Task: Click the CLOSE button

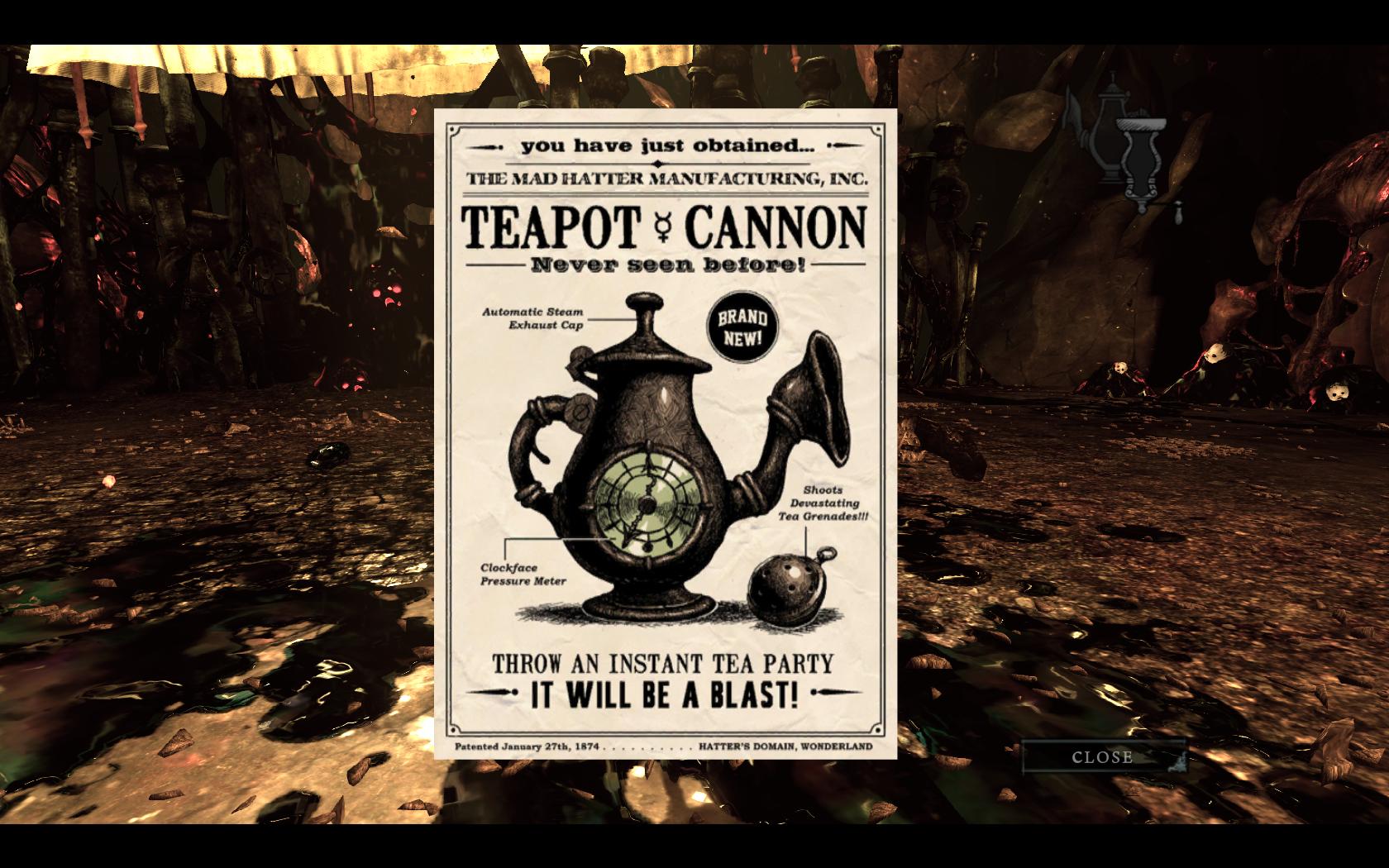Action: pos(1103,756)
